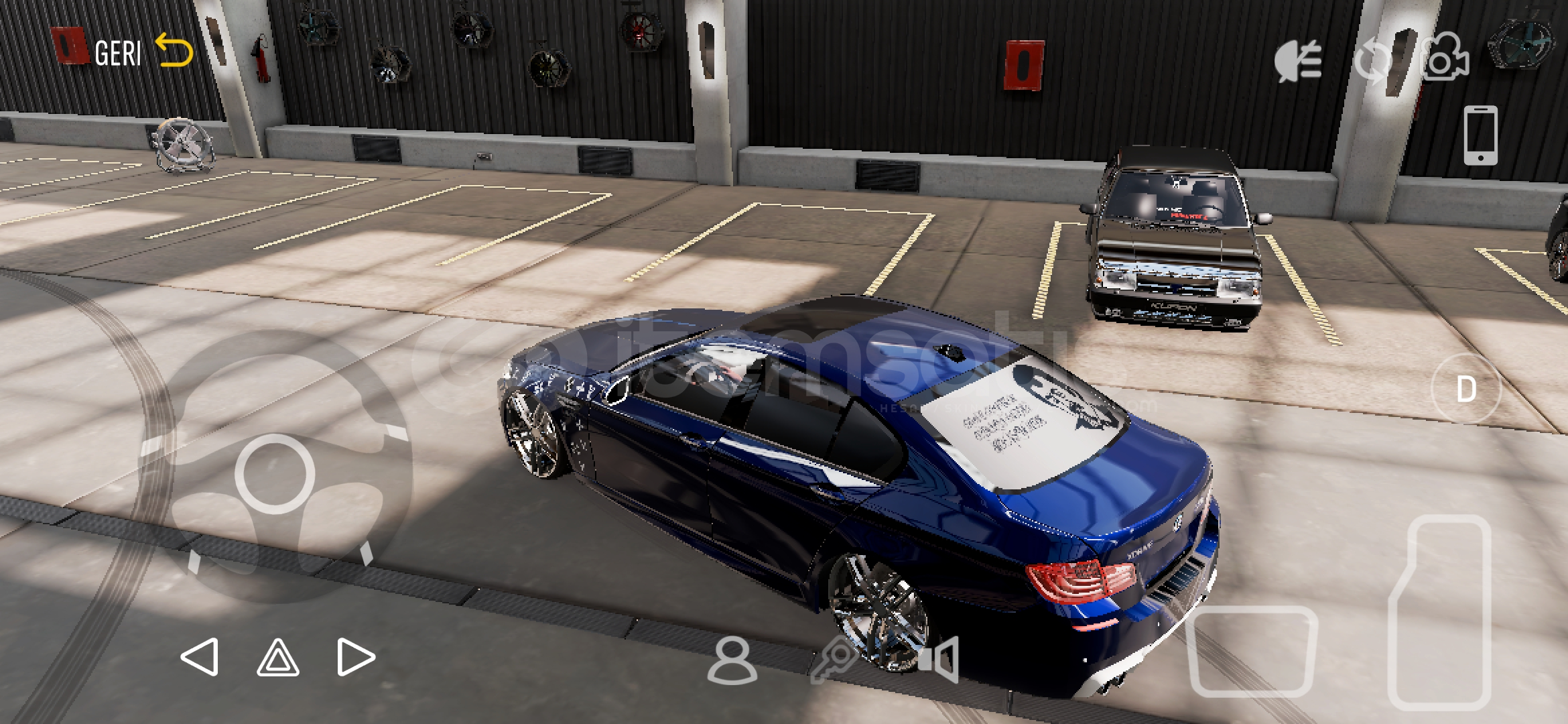Switch the camera view
Screen dimensions: 1568x724
pyautogui.click(x=1445, y=59)
